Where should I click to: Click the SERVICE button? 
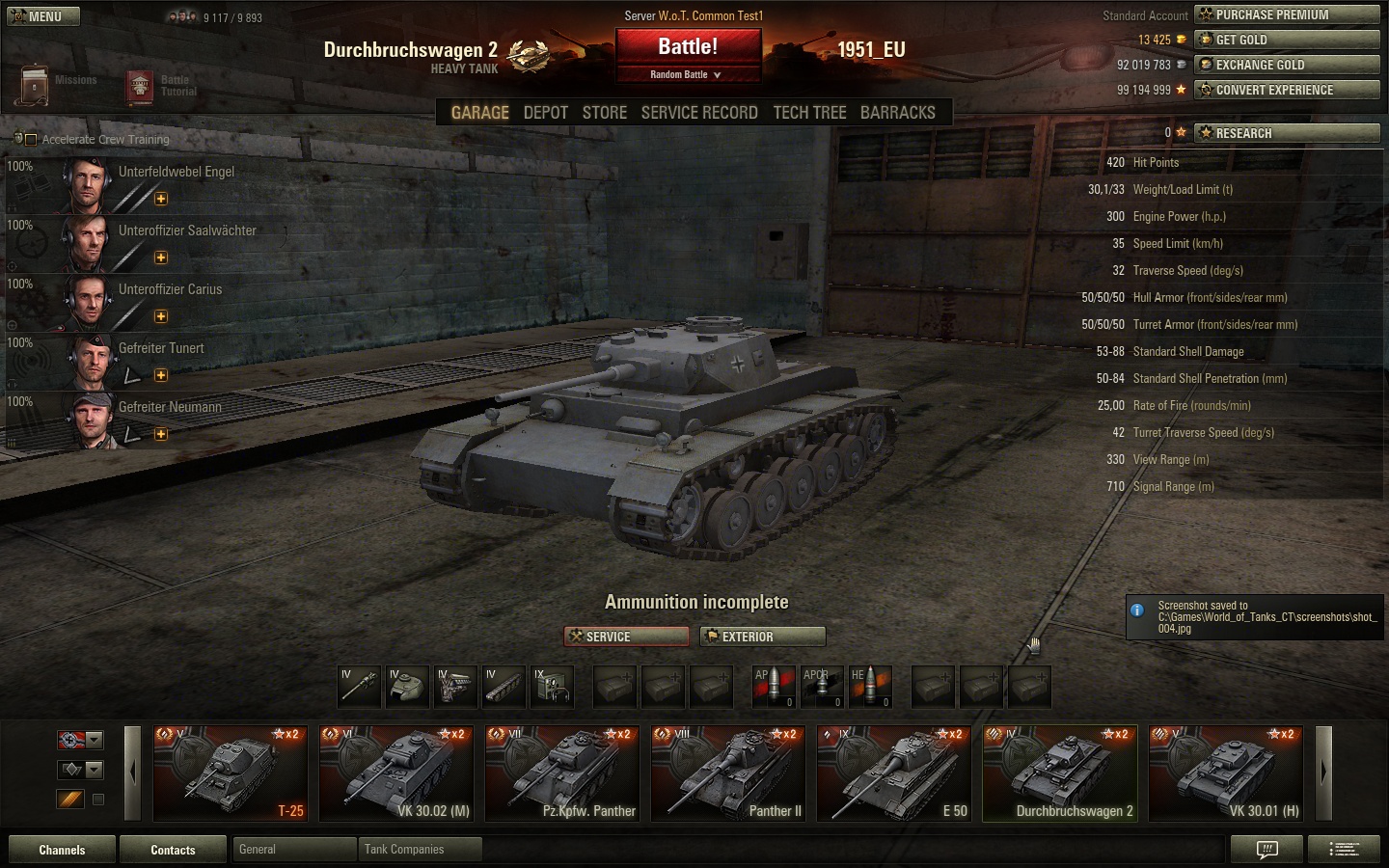626,637
